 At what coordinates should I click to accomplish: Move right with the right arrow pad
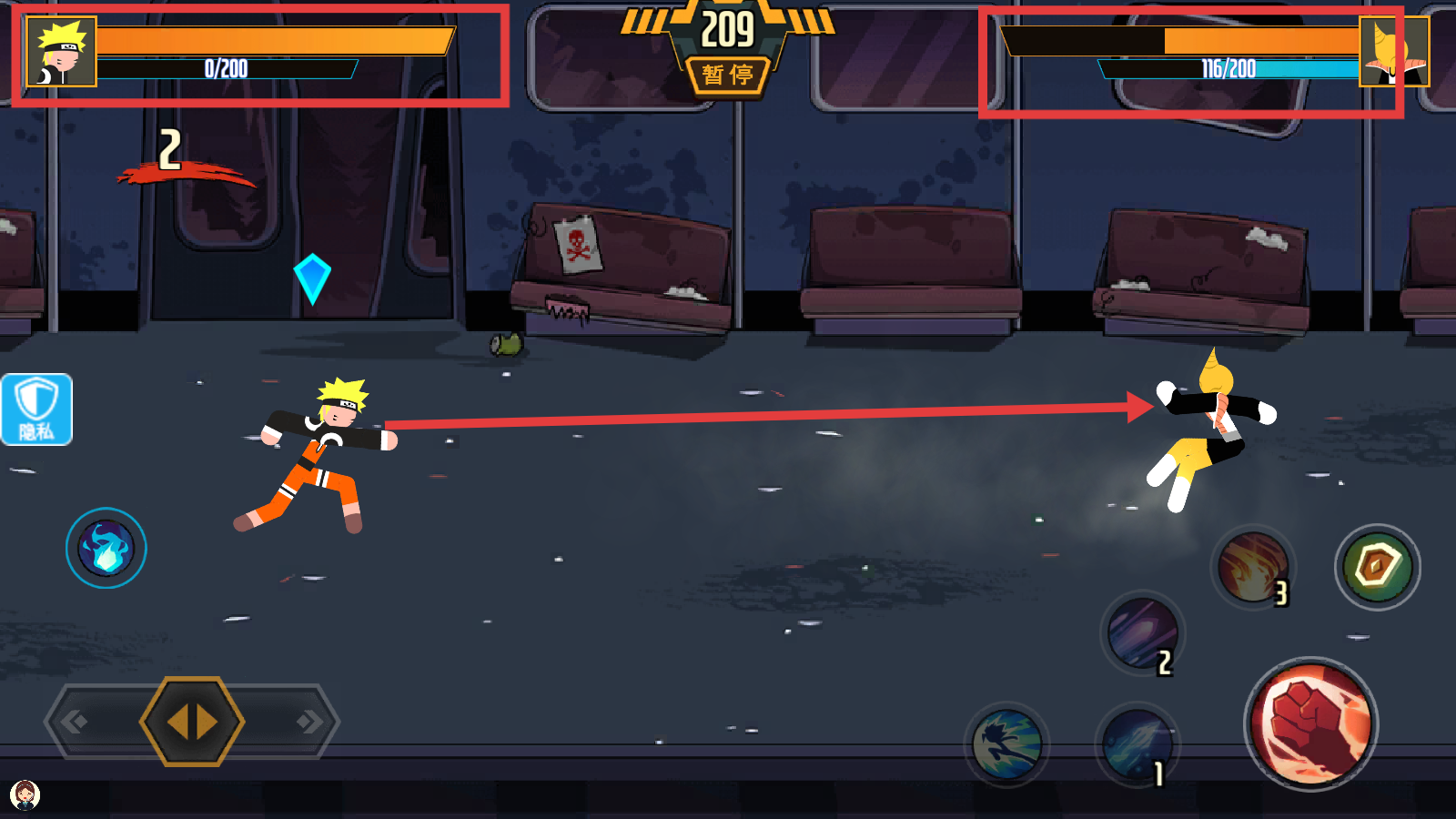click(308, 723)
